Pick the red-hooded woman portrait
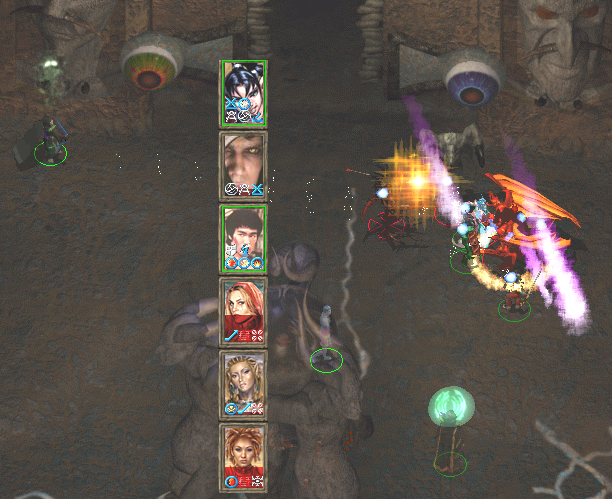The width and height of the screenshot is (612, 499). click(x=244, y=305)
